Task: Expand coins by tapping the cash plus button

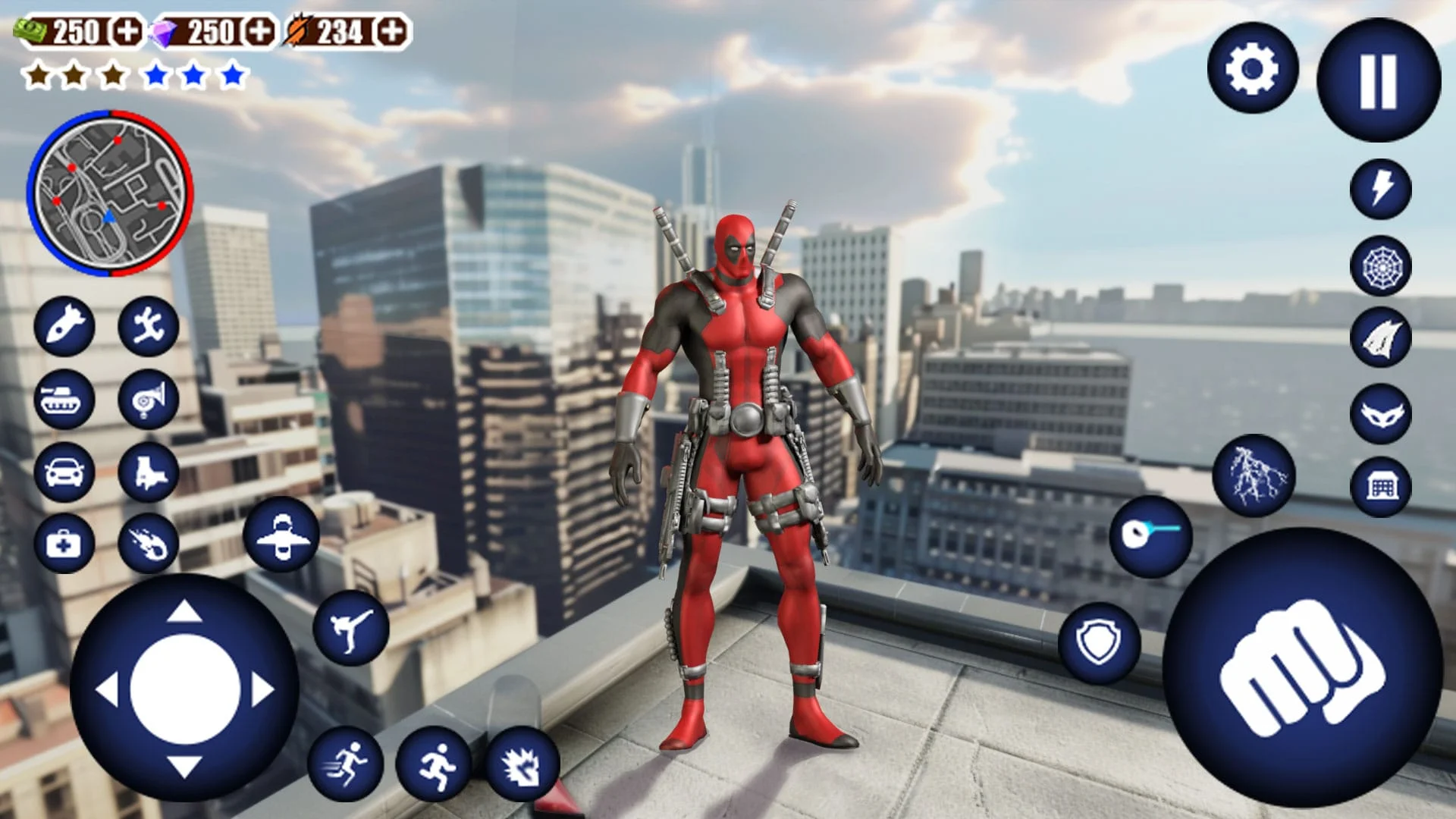Action: click(x=129, y=32)
